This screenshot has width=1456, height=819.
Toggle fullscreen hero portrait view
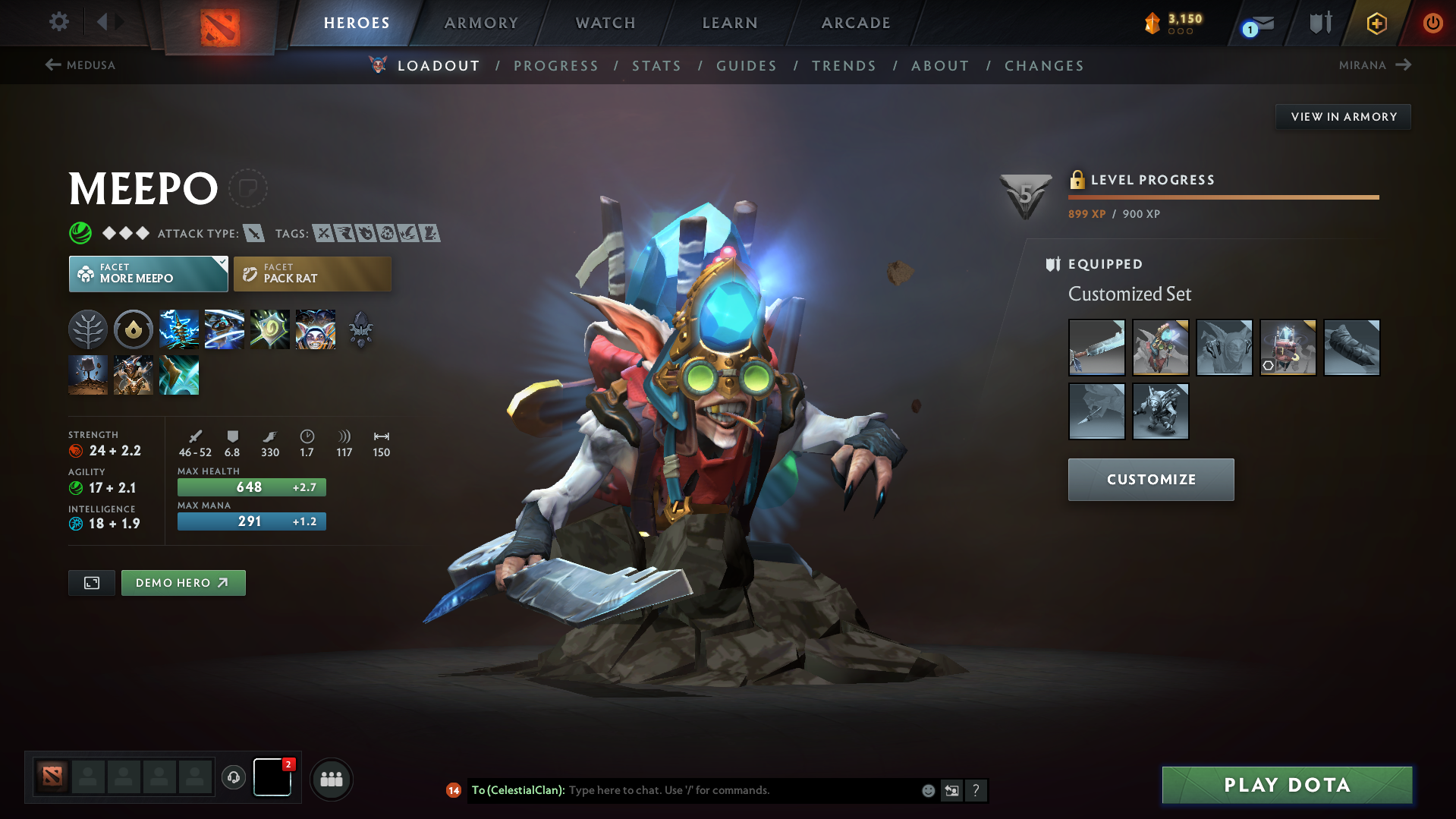tap(91, 583)
